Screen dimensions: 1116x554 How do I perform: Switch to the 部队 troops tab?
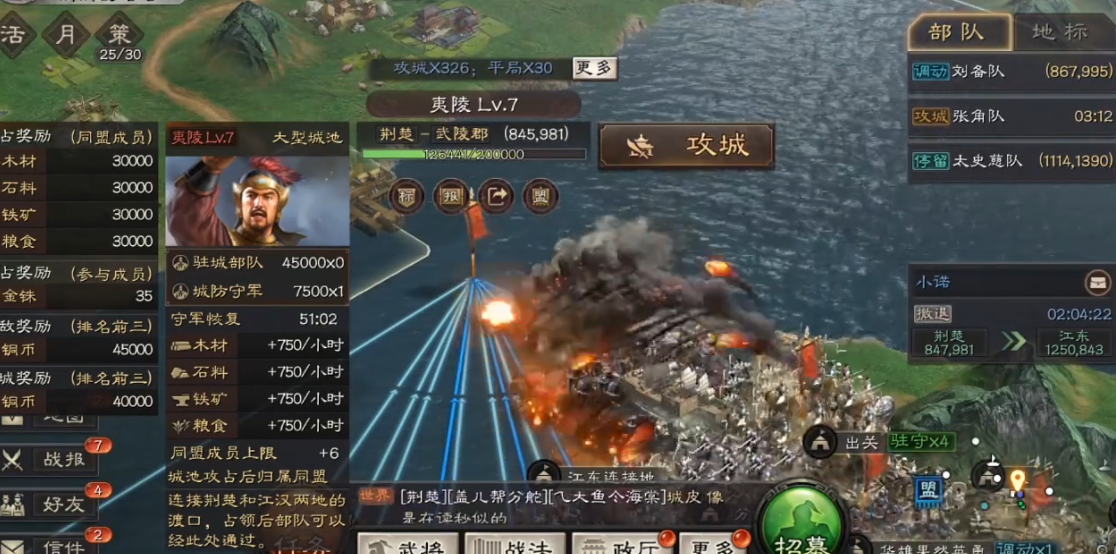click(x=956, y=32)
